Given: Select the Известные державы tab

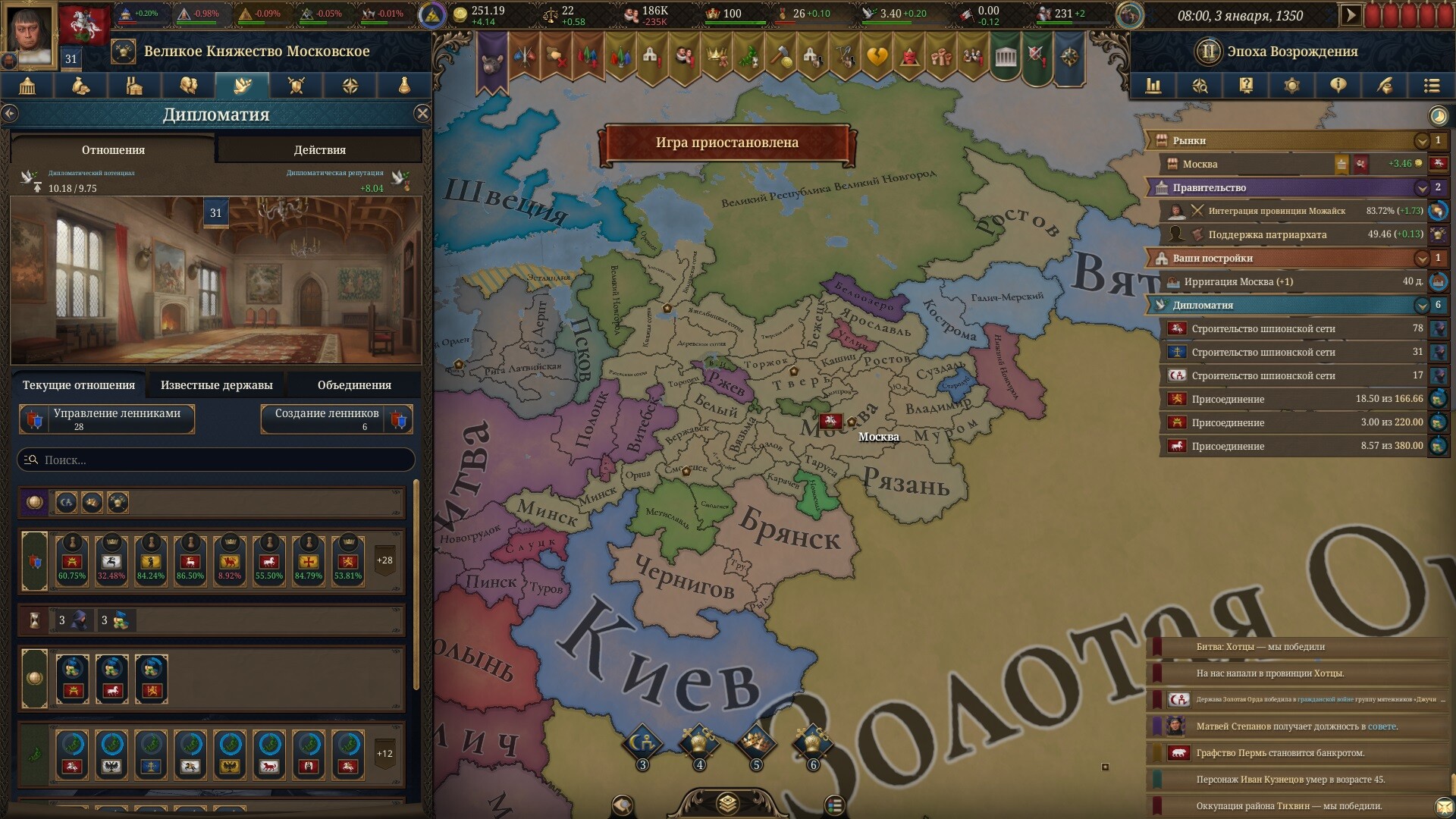Looking at the screenshot, I should click(x=216, y=385).
